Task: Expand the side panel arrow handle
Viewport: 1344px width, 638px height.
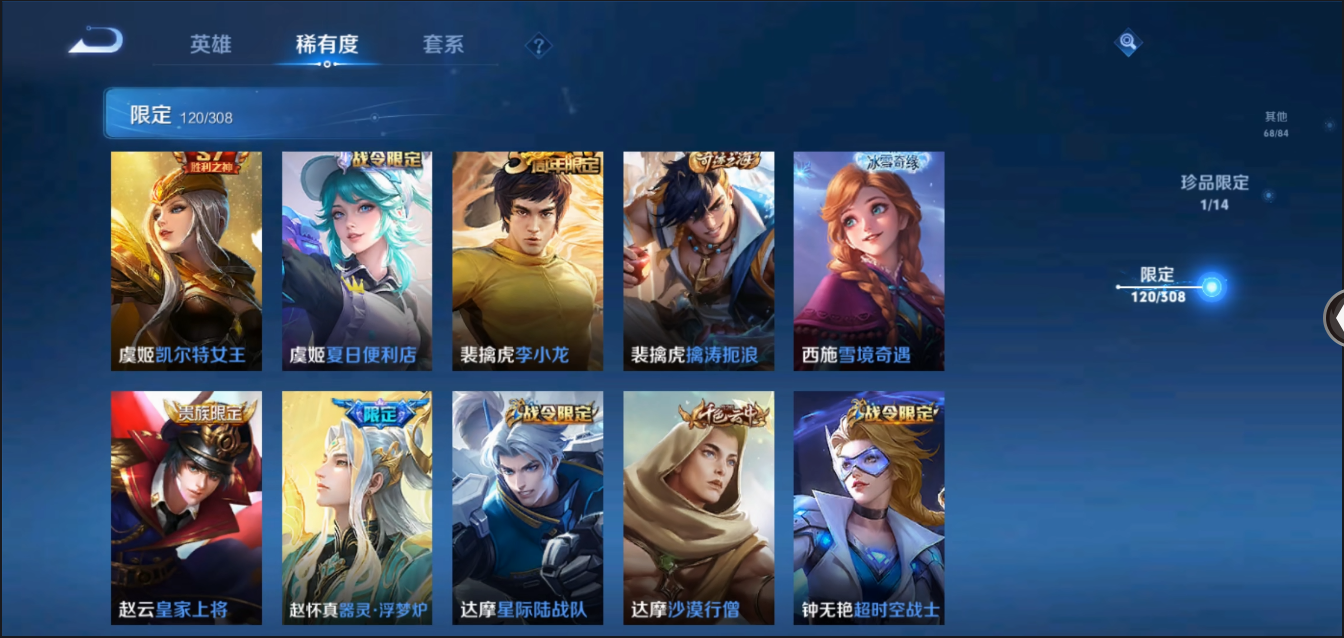Action: pyautogui.click(x=1334, y=318)
